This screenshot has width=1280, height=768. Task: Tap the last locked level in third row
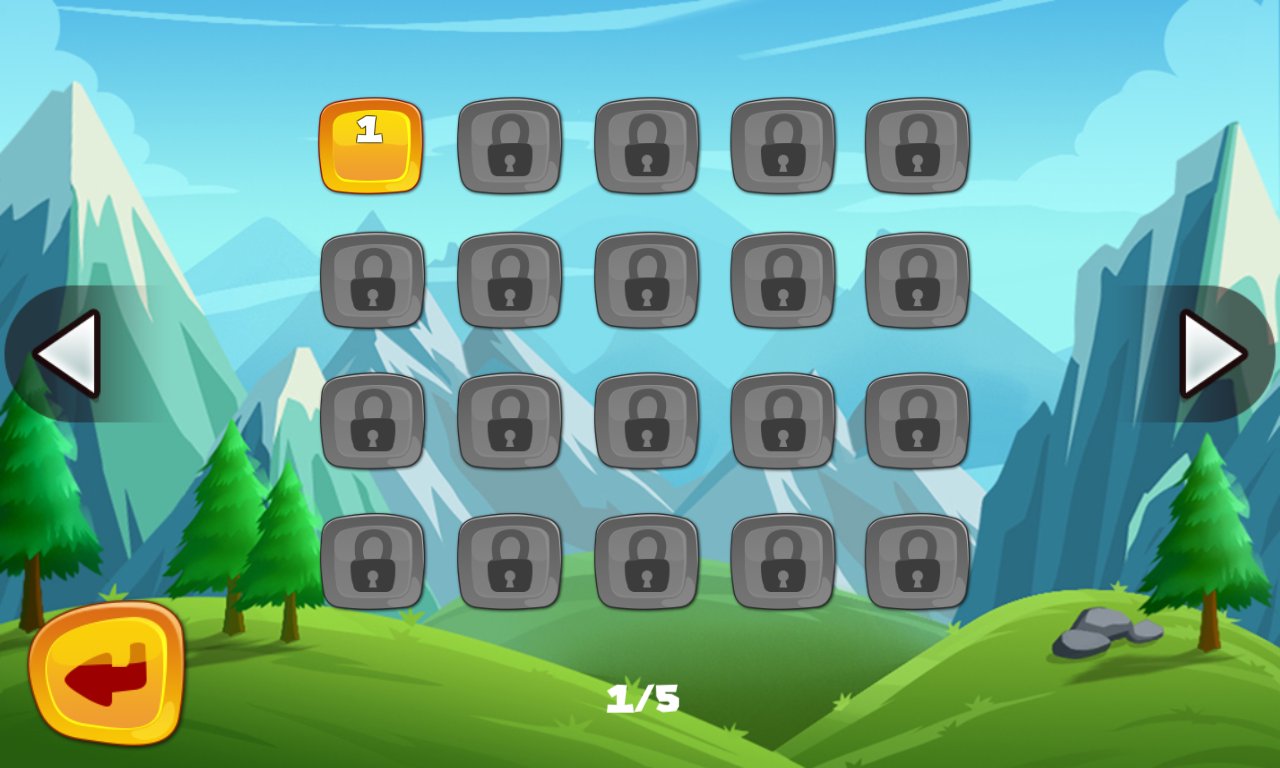click(917, 420)
